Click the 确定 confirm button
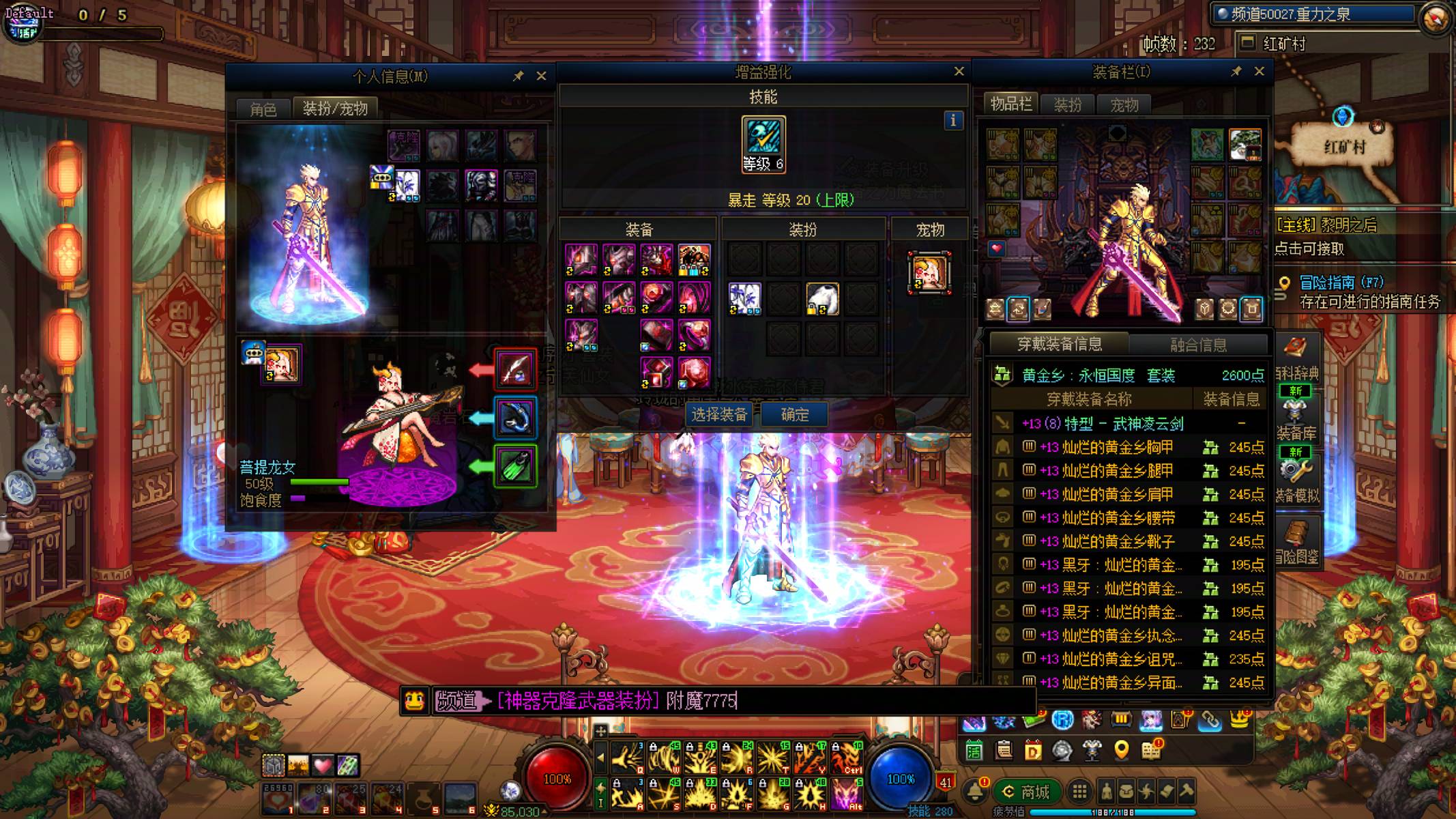Image resolution: width=1456 pixels, height=819 pixels. pos(794,414)
